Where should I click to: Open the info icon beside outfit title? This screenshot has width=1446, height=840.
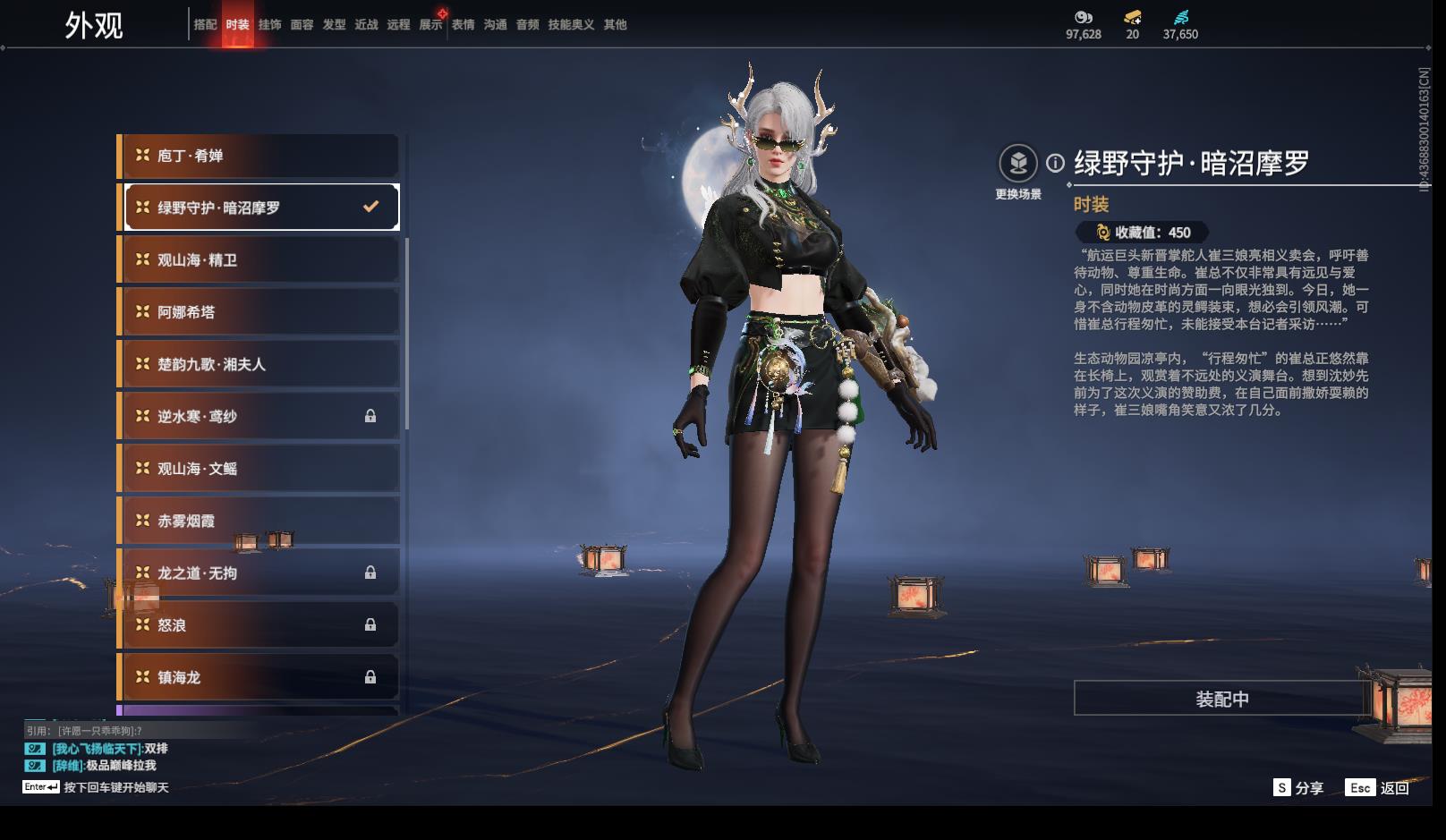tap(1056, 163)
